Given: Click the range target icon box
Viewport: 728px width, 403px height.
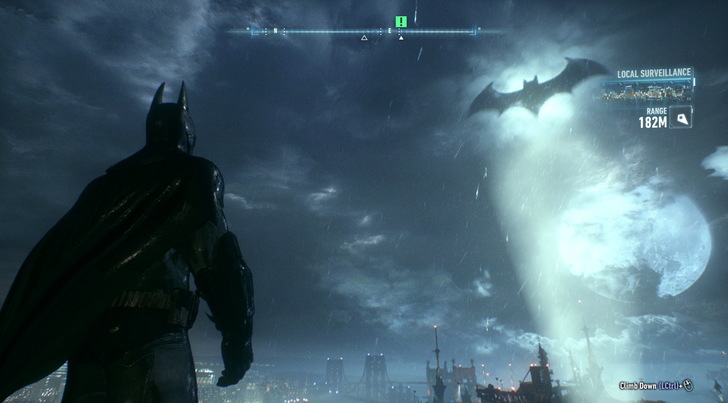Looking at the screenshot, I should (x=681, y=118).
